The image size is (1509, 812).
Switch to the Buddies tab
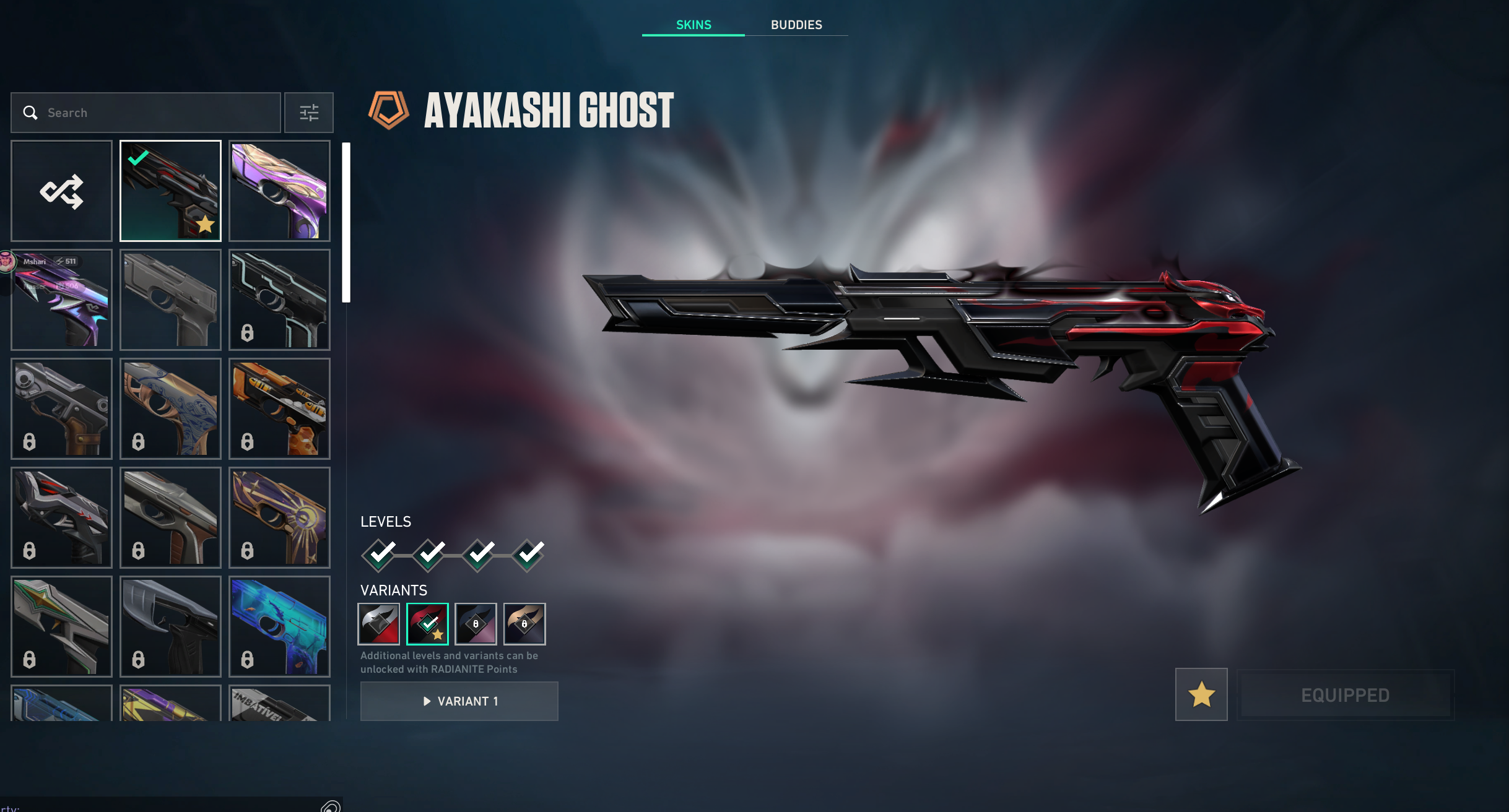click(x=796, y=25)
